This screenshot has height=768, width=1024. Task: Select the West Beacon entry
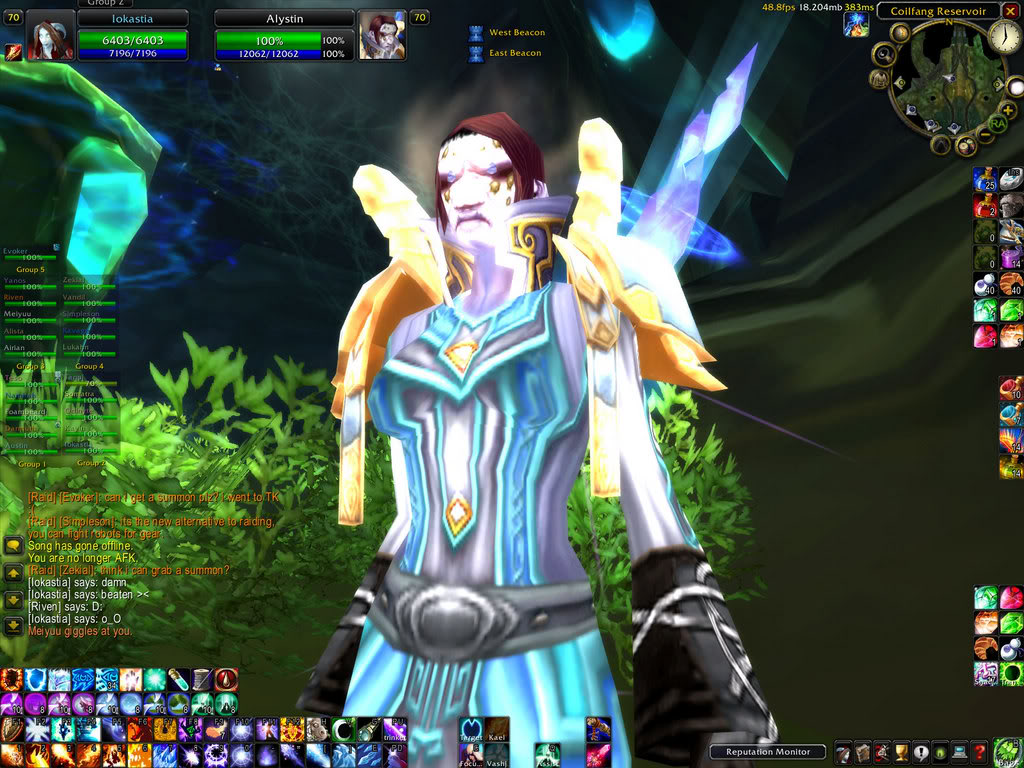516,33
